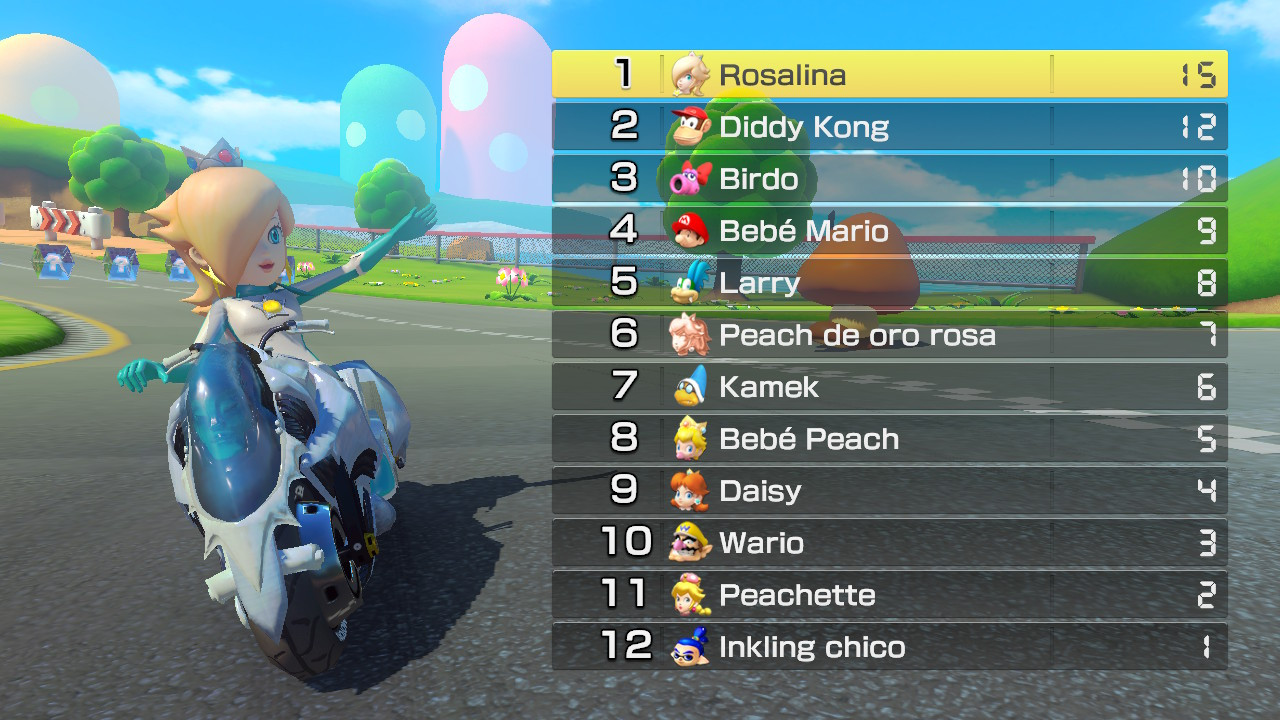Screen dimensions: 1280x720
Task: Click Birdo's character icon
Action: 686,178
